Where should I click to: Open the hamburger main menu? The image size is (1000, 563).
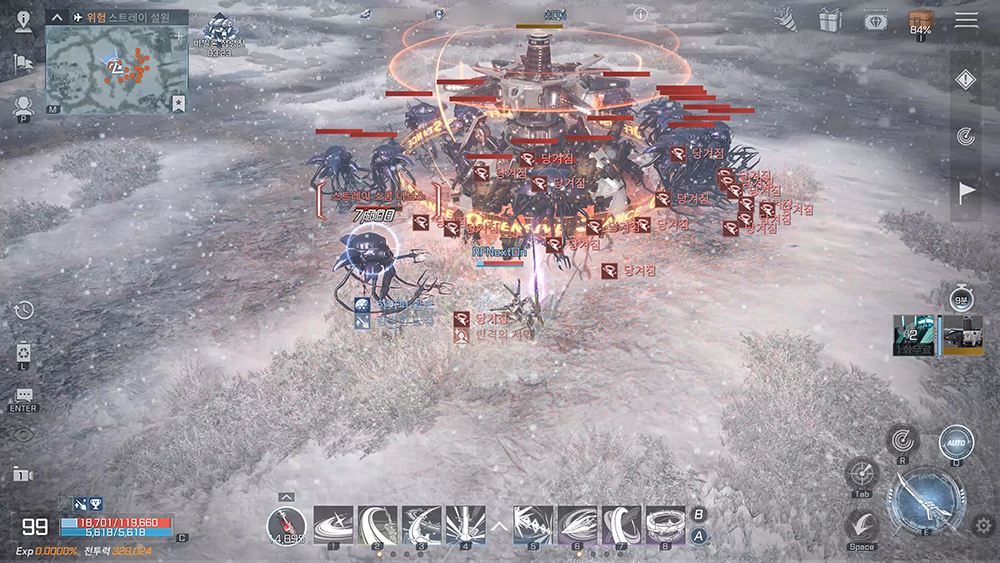(x=966, y=20)
